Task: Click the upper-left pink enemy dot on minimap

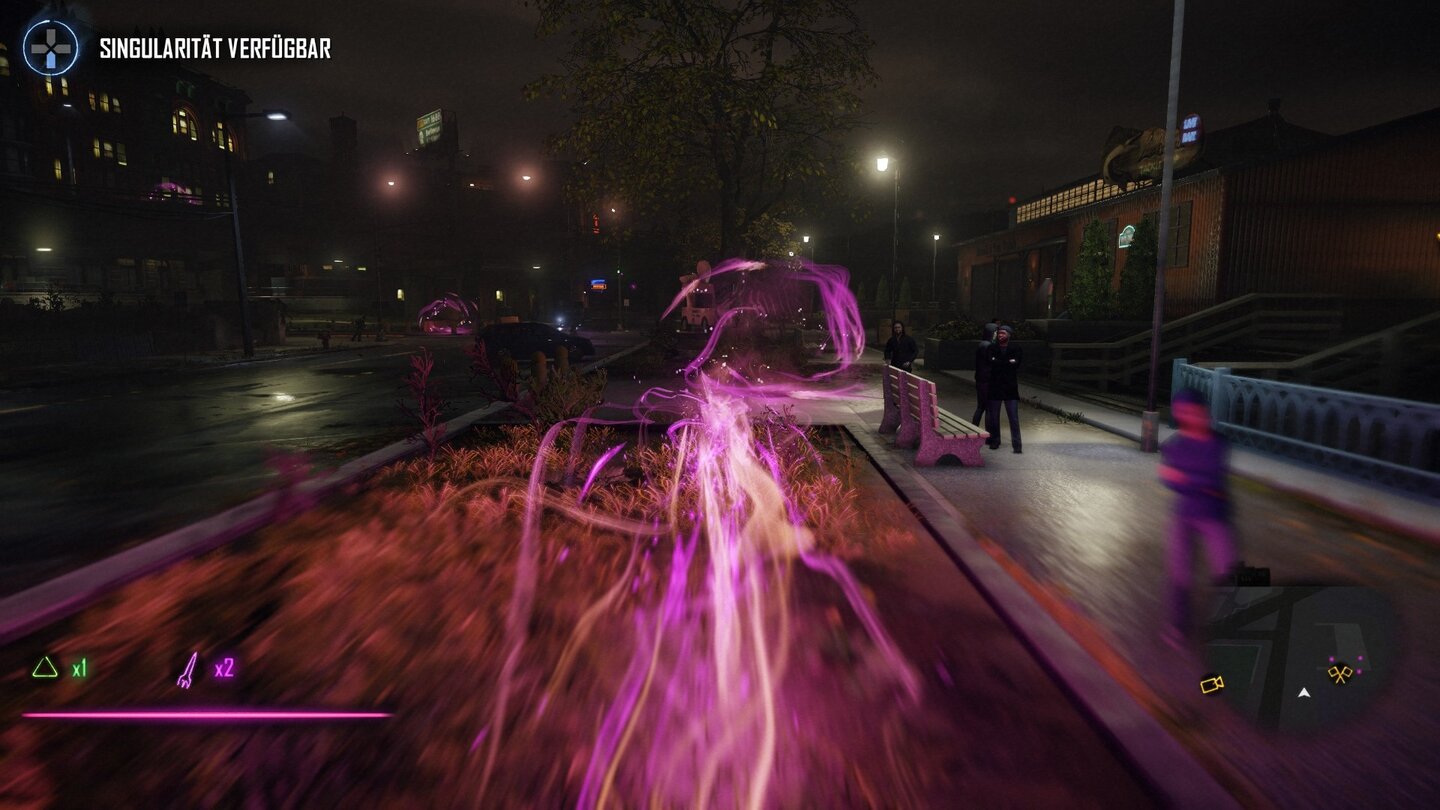Action: coord(1331,658)
